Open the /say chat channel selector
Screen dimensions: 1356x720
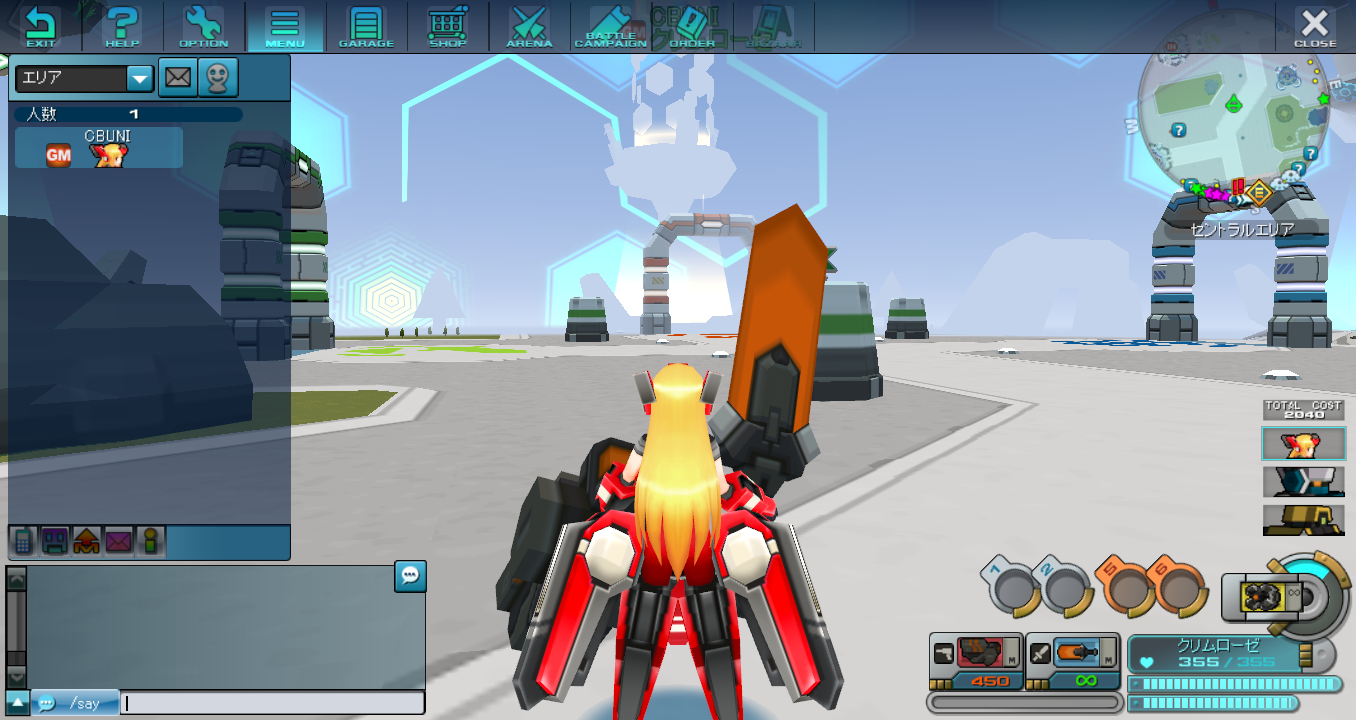[75, 703]
